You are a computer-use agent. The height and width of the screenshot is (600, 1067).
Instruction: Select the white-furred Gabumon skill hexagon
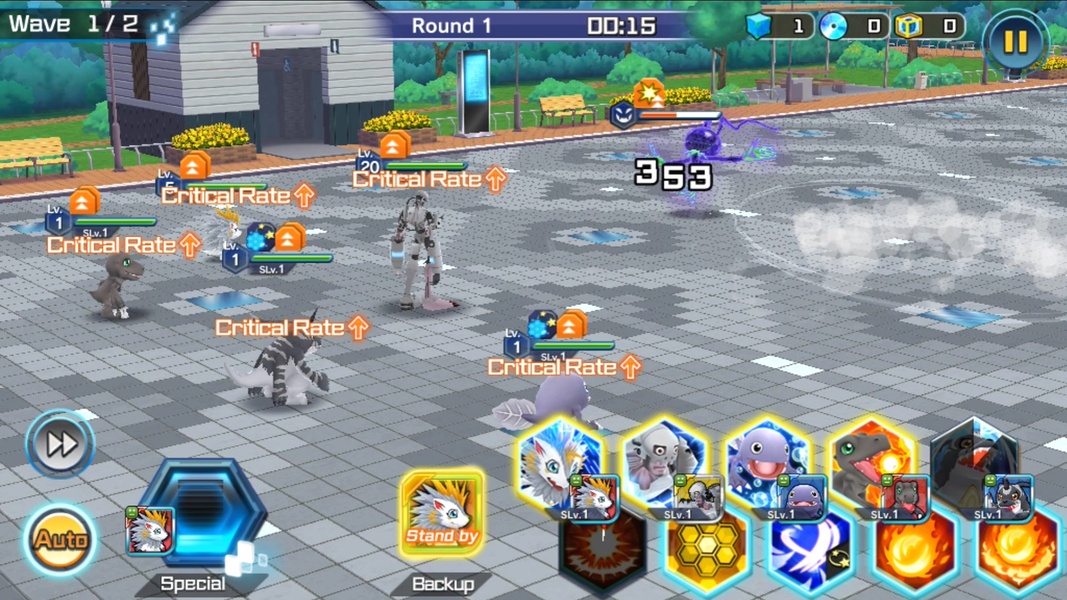tap(560, 465)
